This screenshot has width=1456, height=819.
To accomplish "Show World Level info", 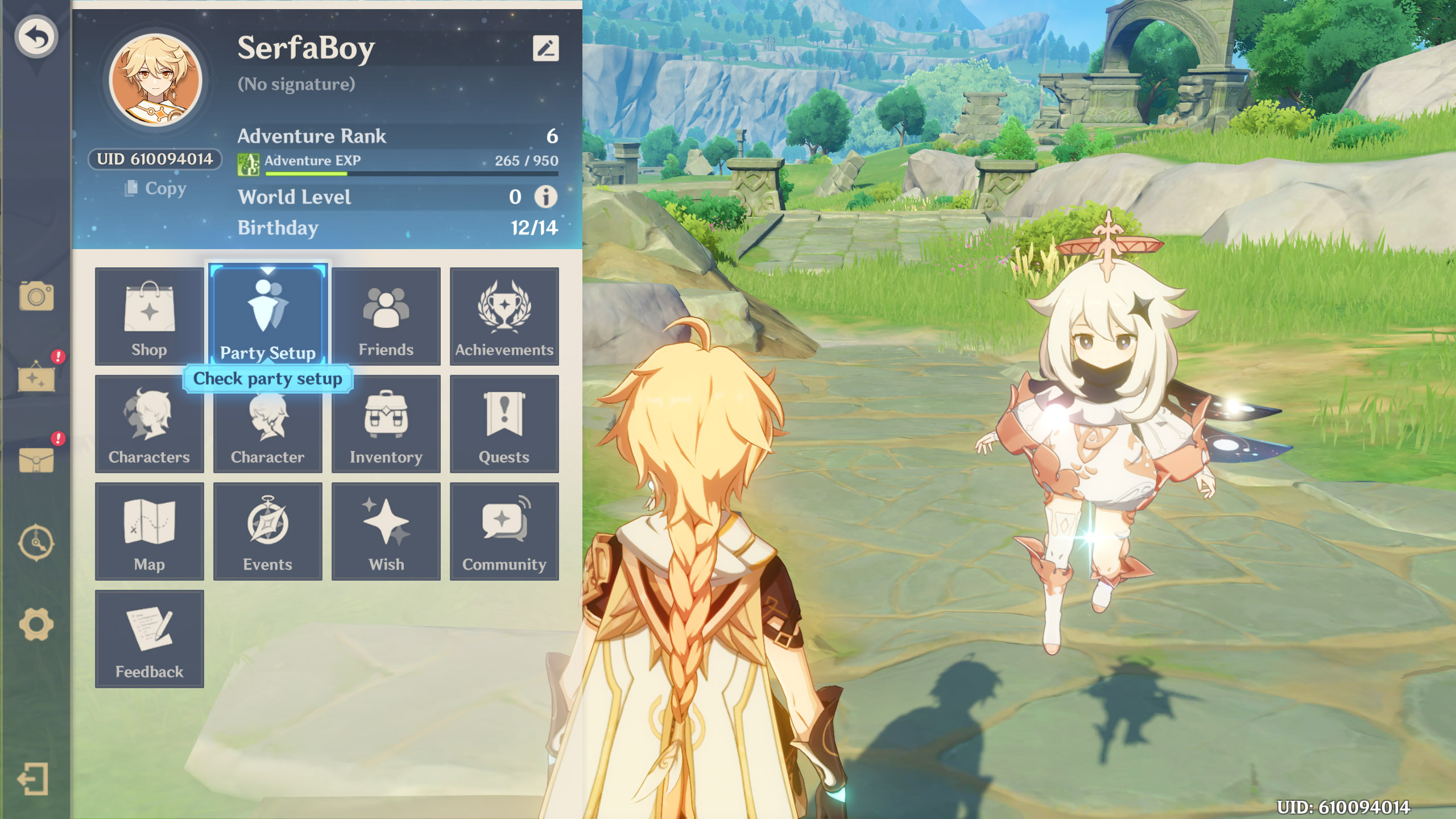I will coord(545,197).
